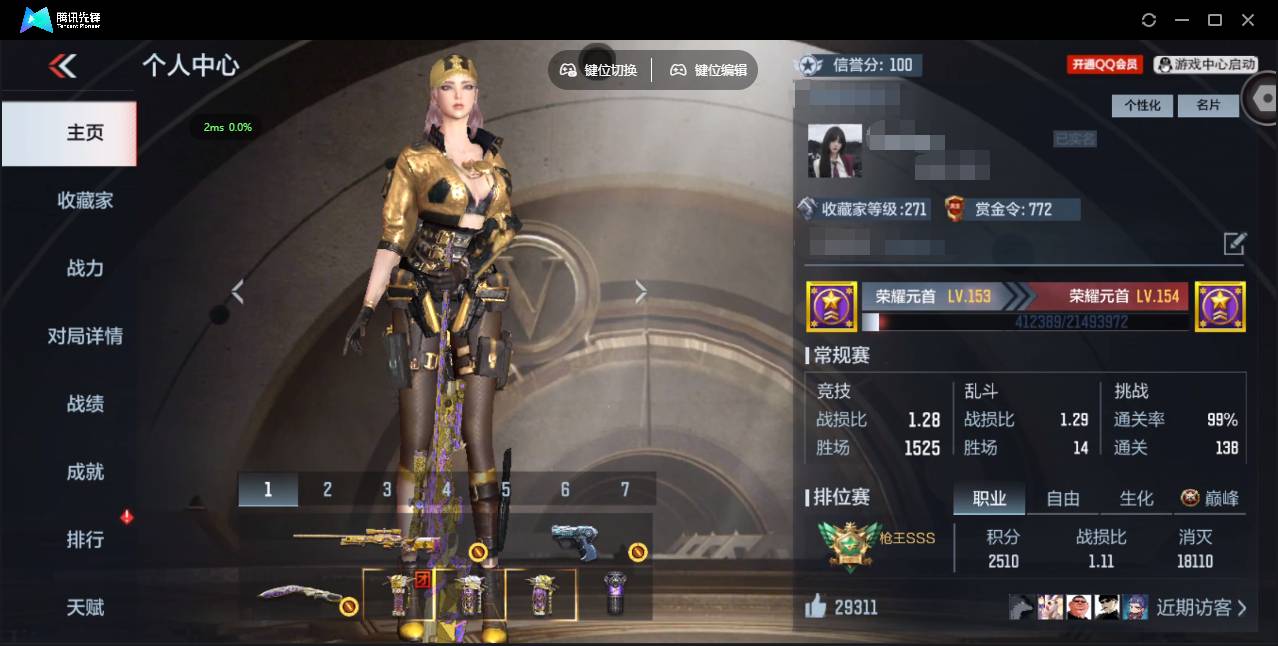Select the 巅峰 ranked tab

pyautogui.click(x=1210, y=498)
